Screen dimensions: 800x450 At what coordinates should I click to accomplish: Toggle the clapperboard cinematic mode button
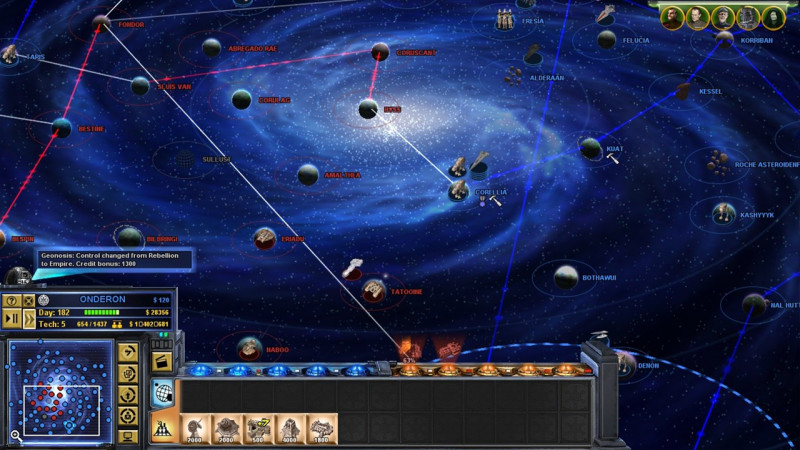pyautogui.click(x=159, y=360)
